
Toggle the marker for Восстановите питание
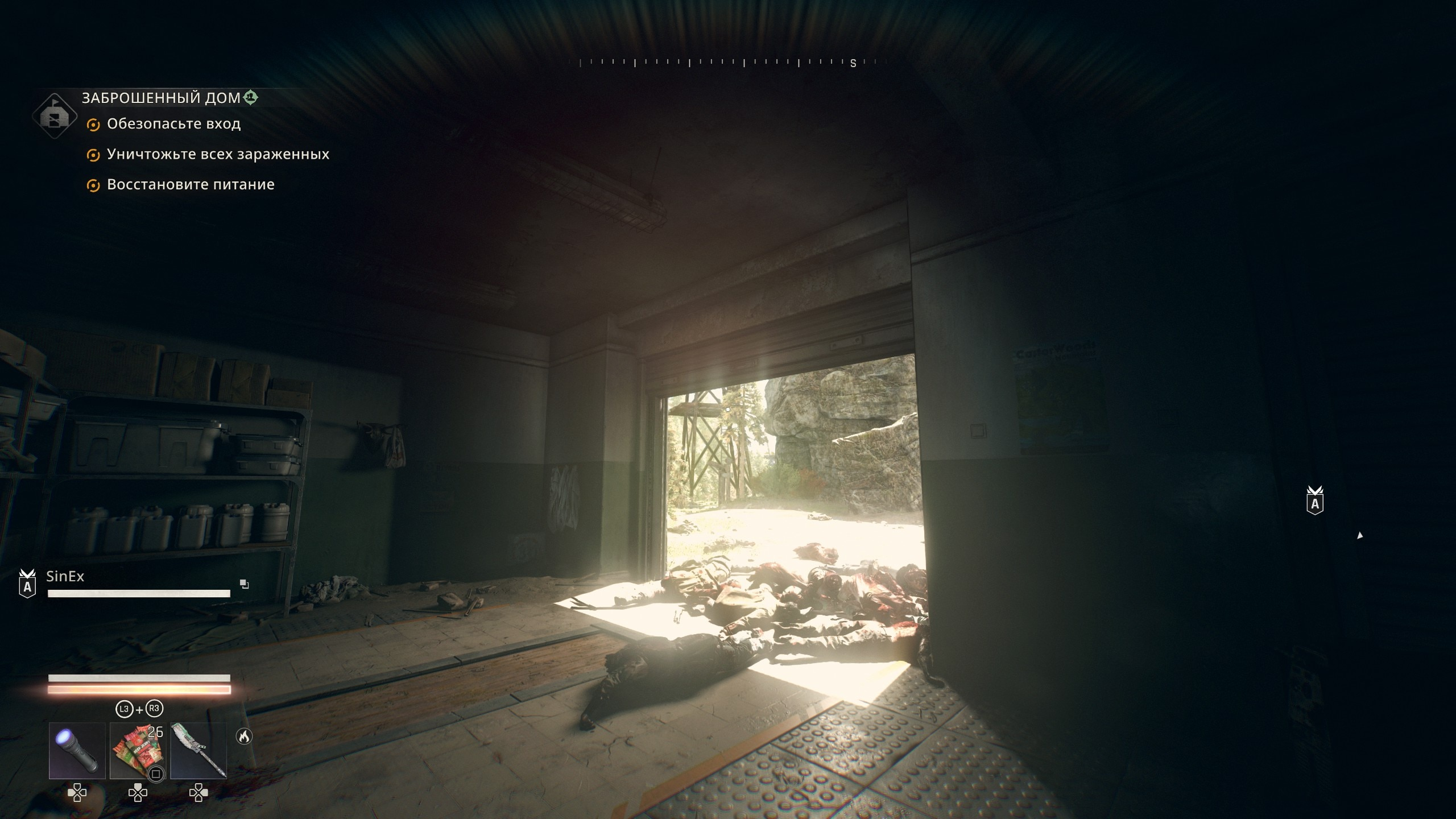[x=93, y=185]
